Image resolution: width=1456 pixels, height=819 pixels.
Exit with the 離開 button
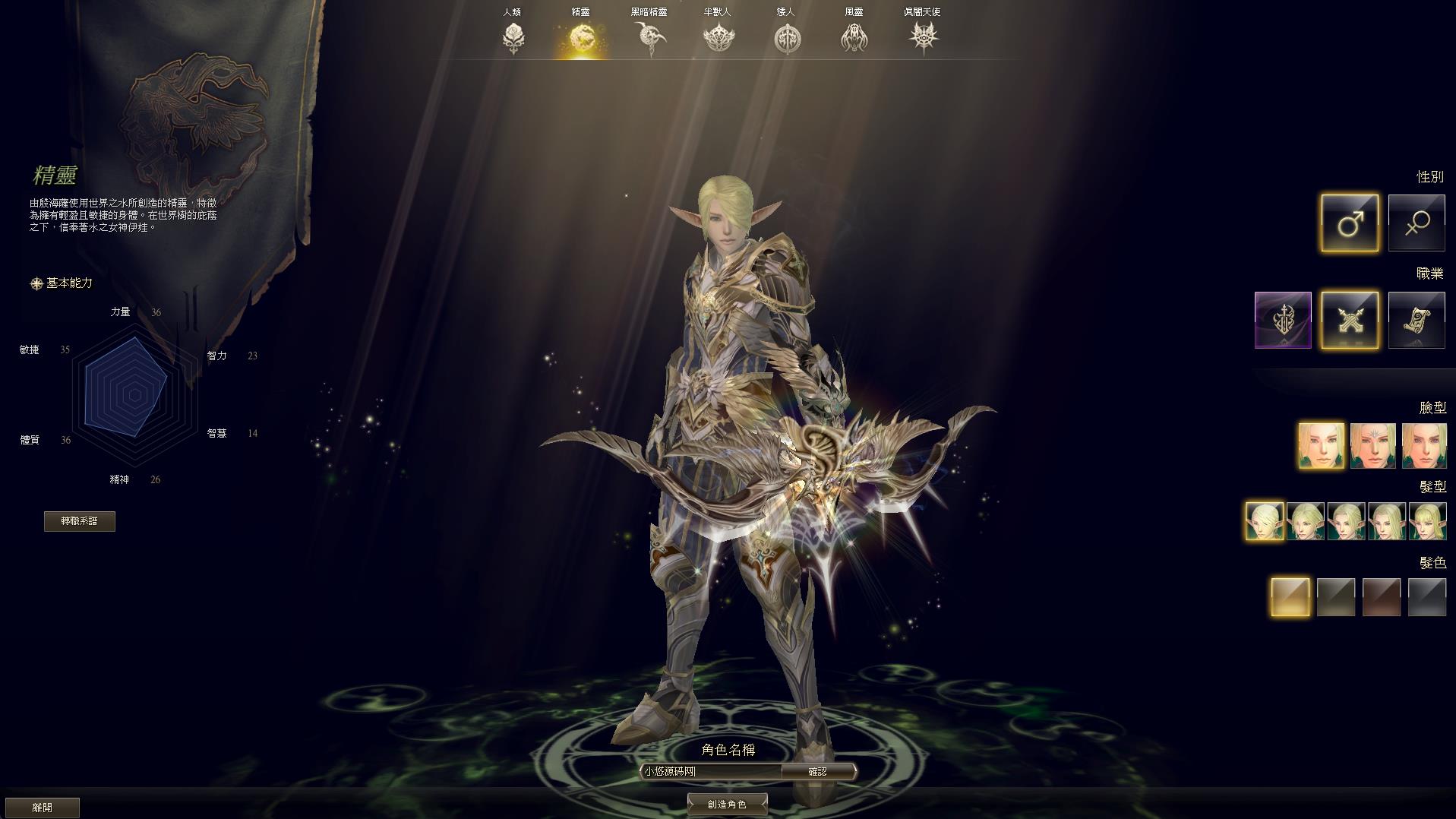(42, 807)
